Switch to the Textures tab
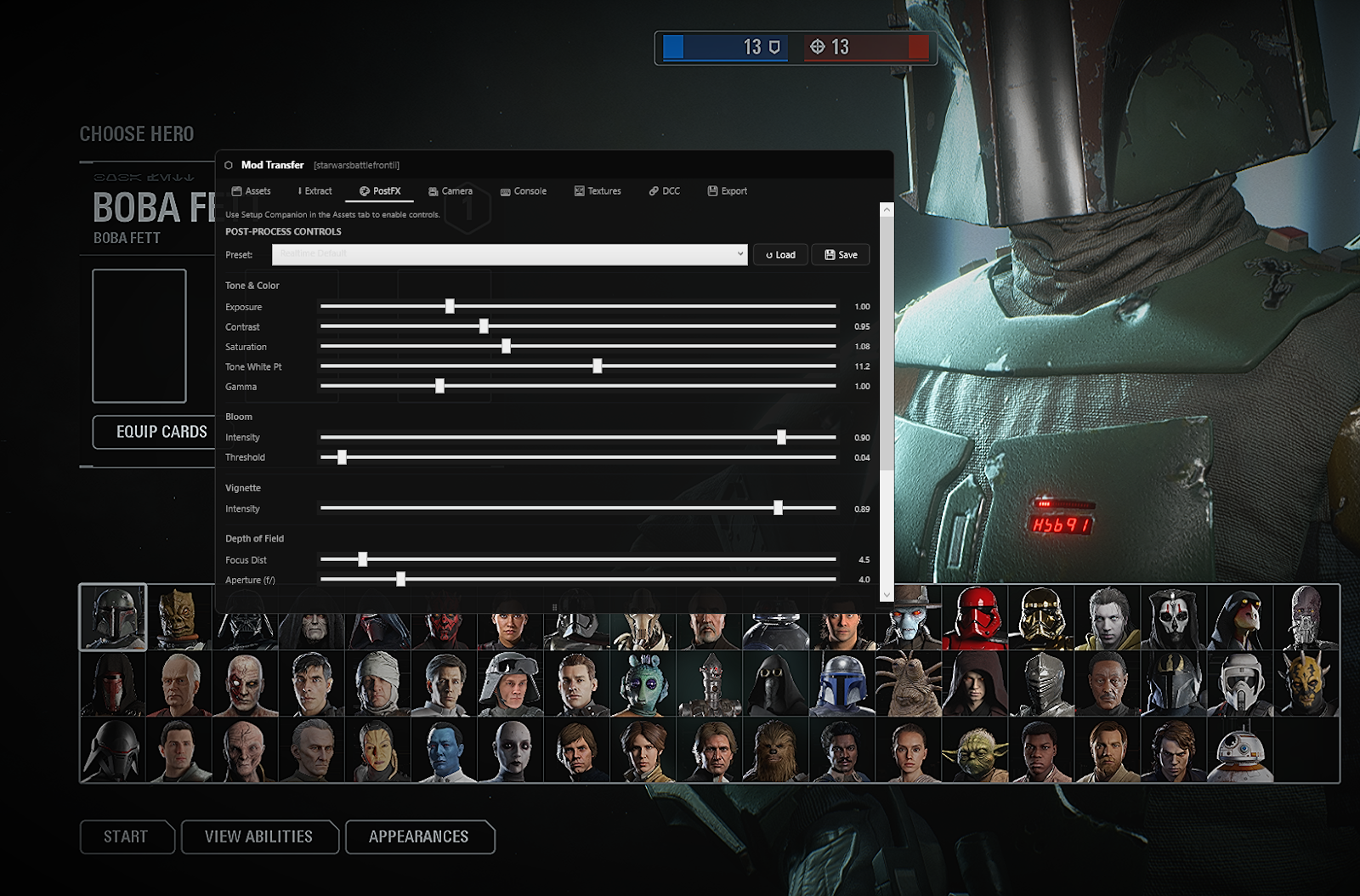 tap(598, 191)
